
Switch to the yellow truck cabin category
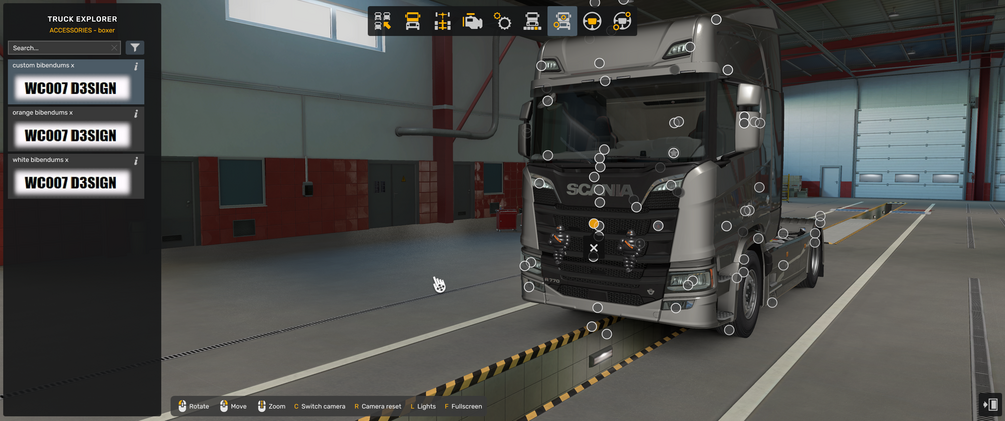click(412, 21)
